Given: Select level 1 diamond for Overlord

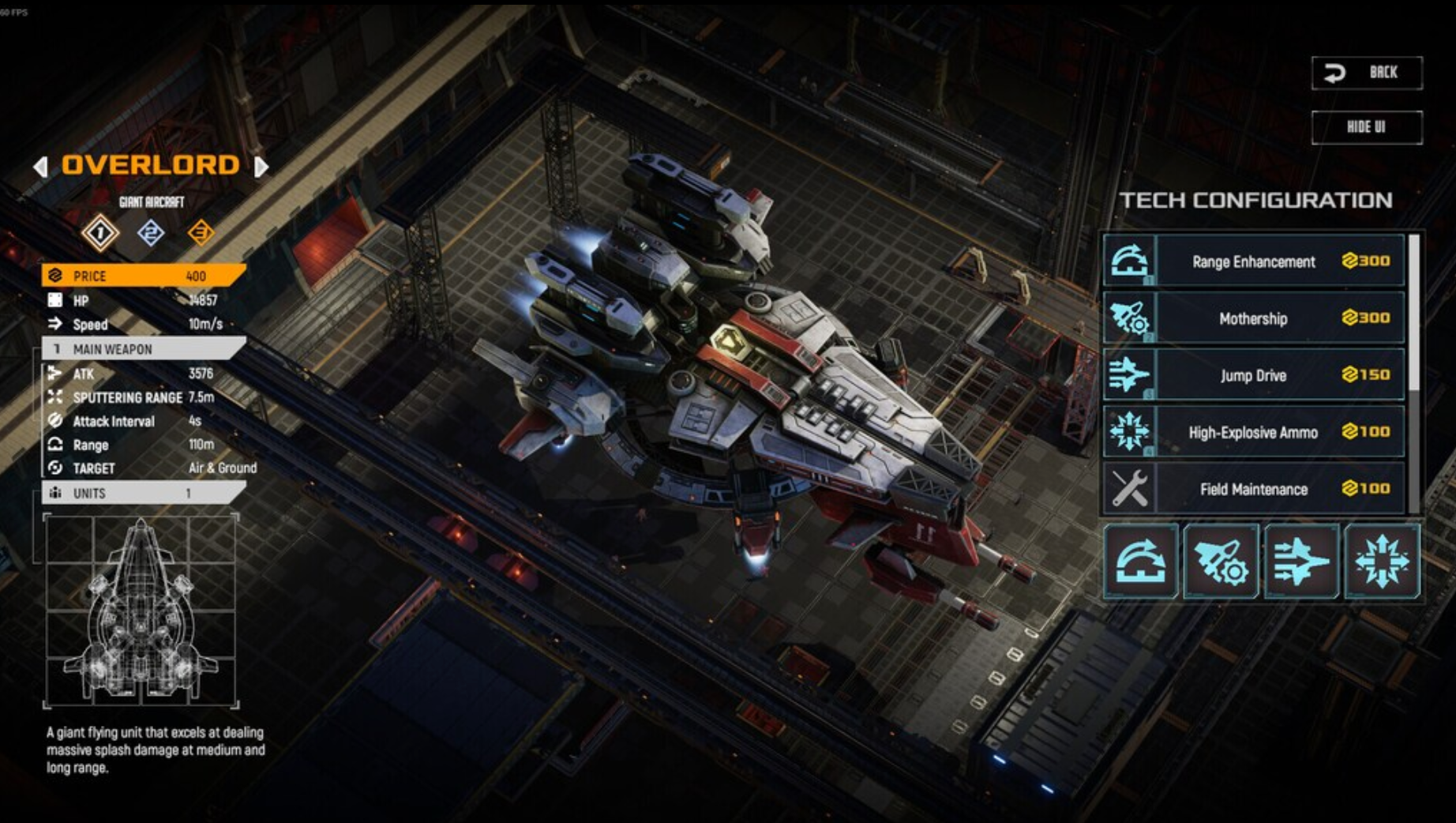Looking at the screenshot, I should 100,233.
